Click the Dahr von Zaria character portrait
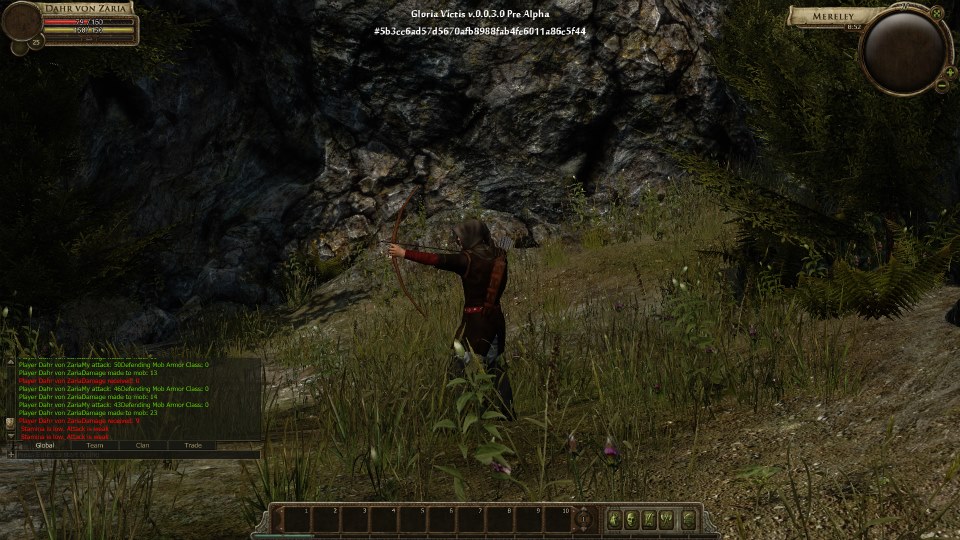 23,22
